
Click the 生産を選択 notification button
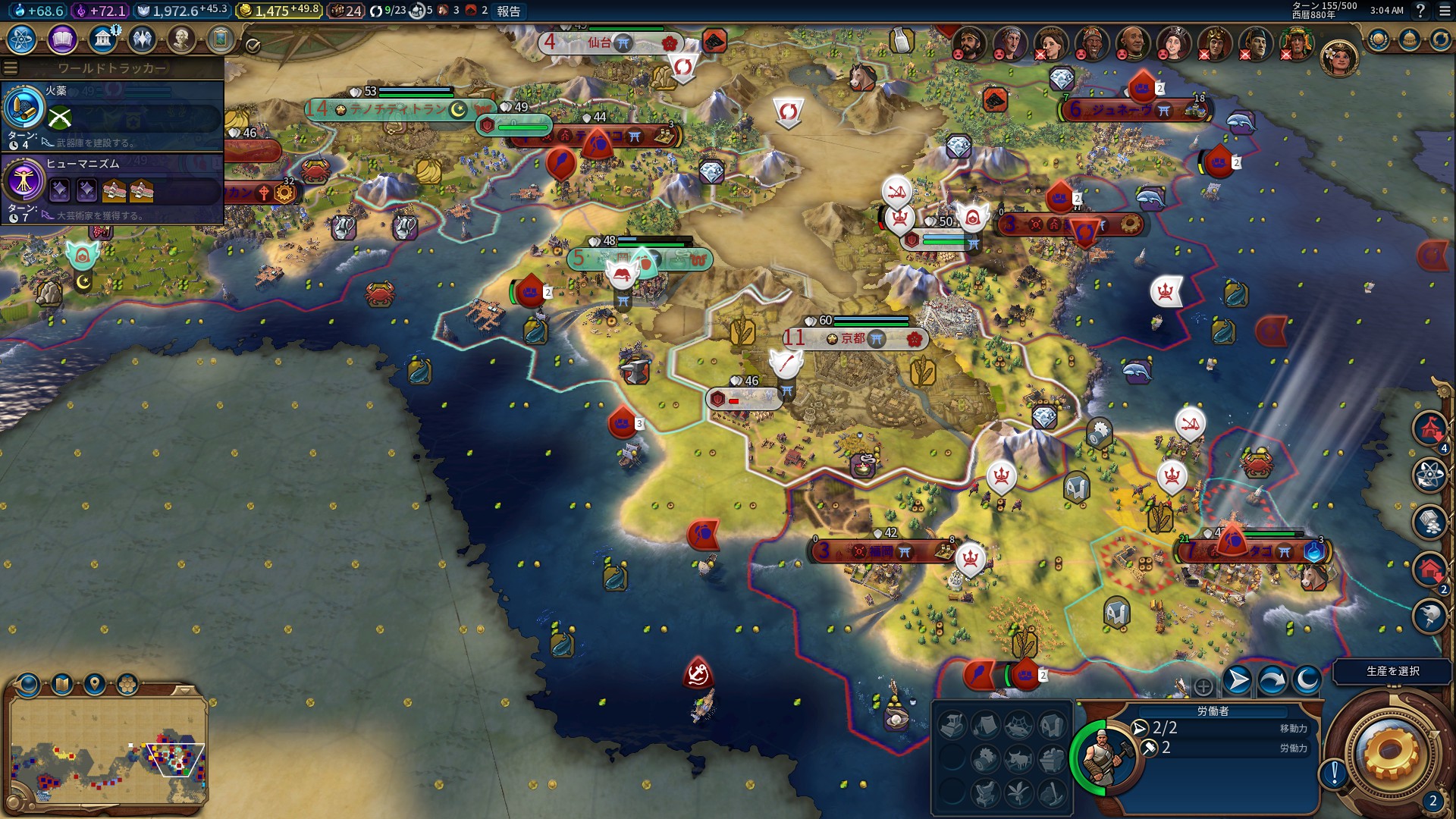[1392, 671]
